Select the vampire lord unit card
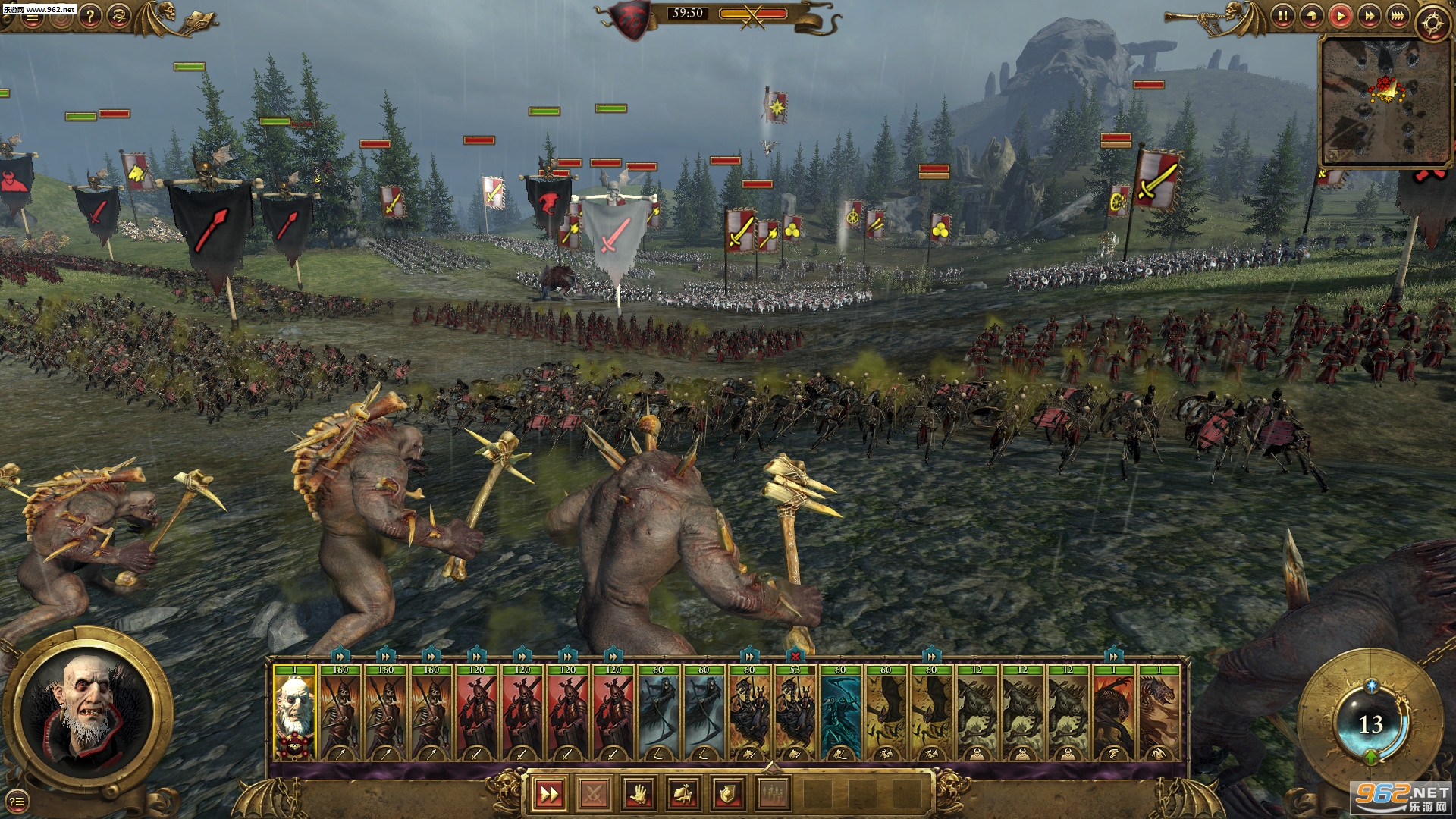1456x819 pixels. click(294, 713)
